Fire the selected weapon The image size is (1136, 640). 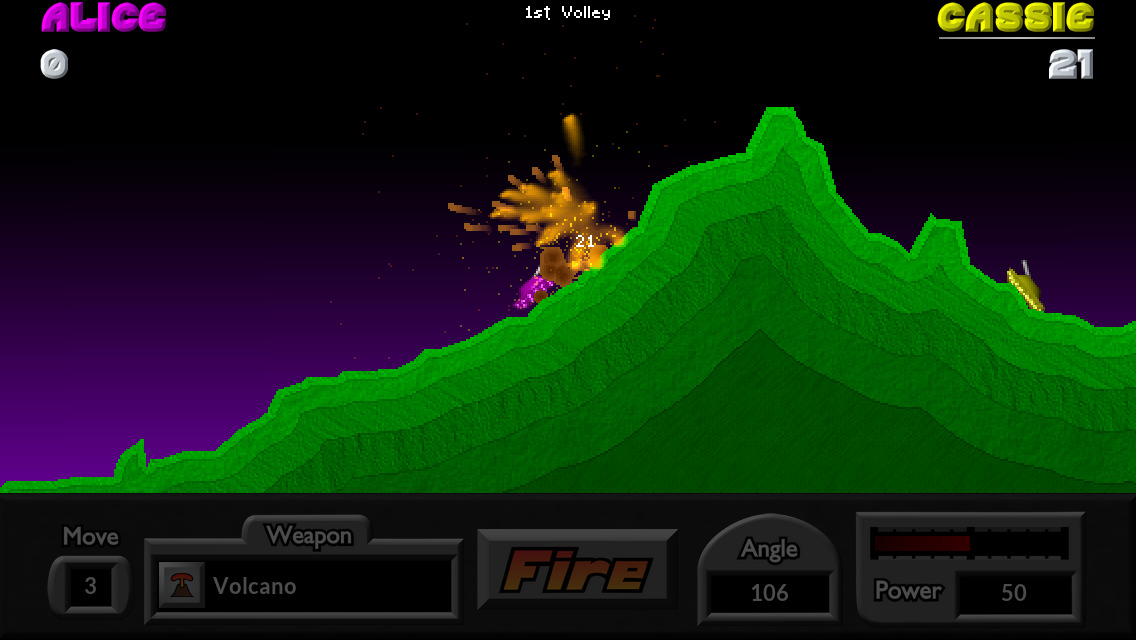(x=577, y=570)
